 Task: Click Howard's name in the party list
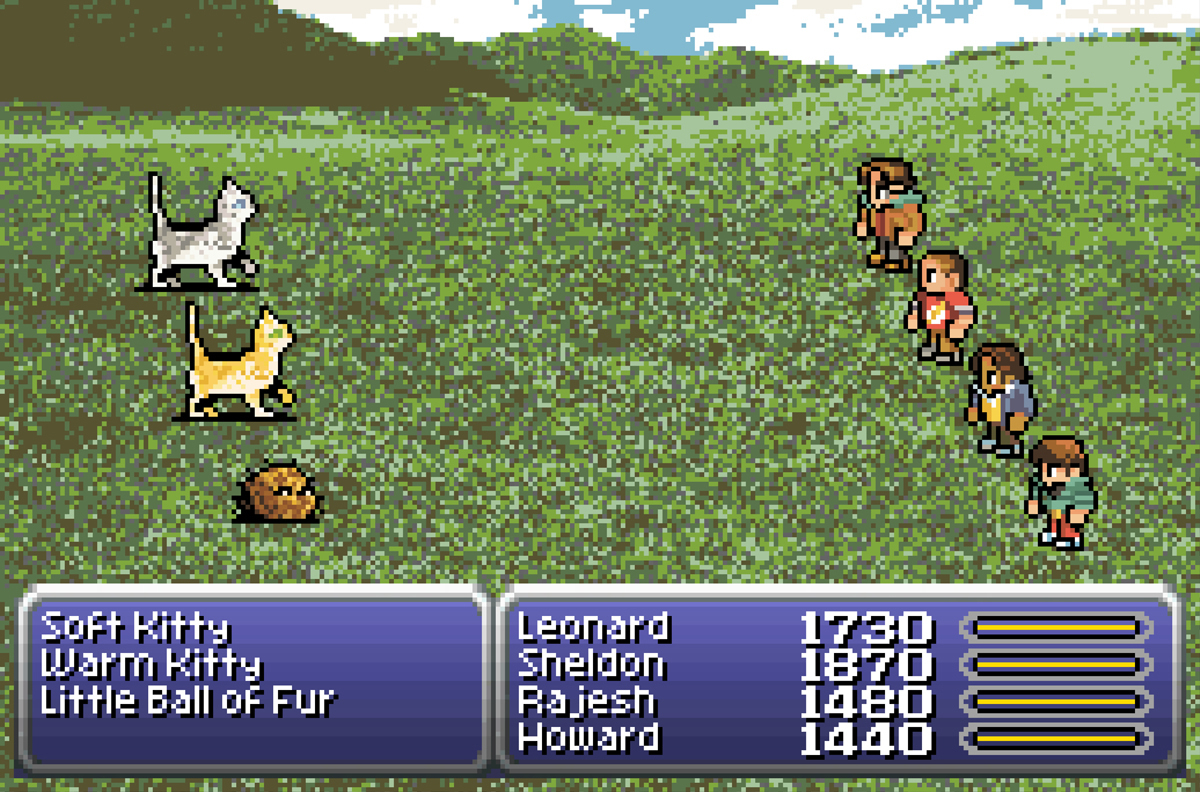[x=588, y=738]
